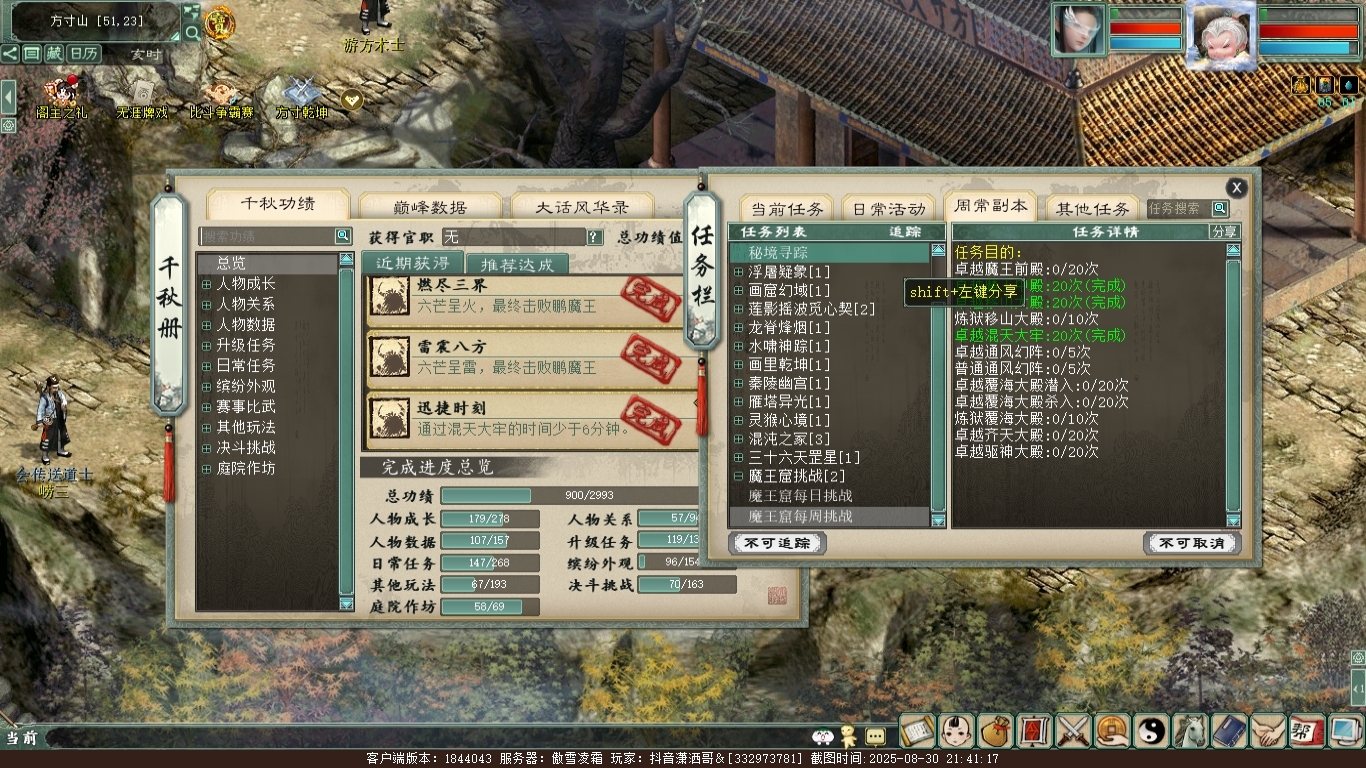The width and height of the screenshot is (1366, 768).
Task: Share the task with the 分享 button
Action: point(1224,232)
